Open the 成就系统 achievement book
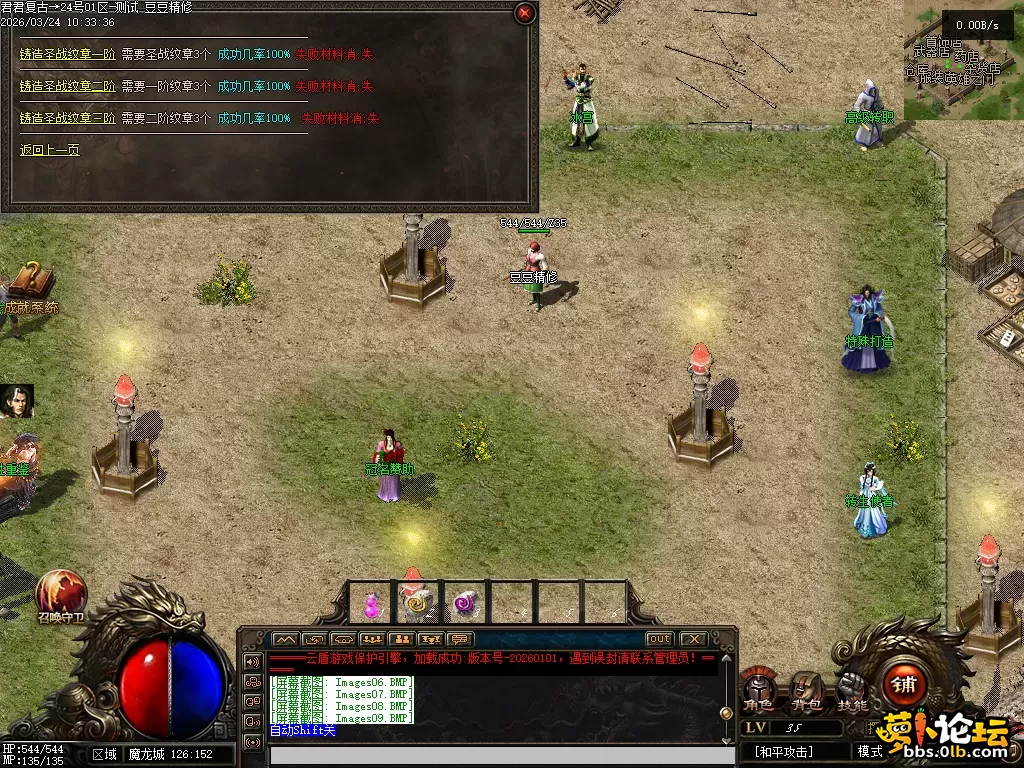The image size is (1024, 768). coord(30,285)
